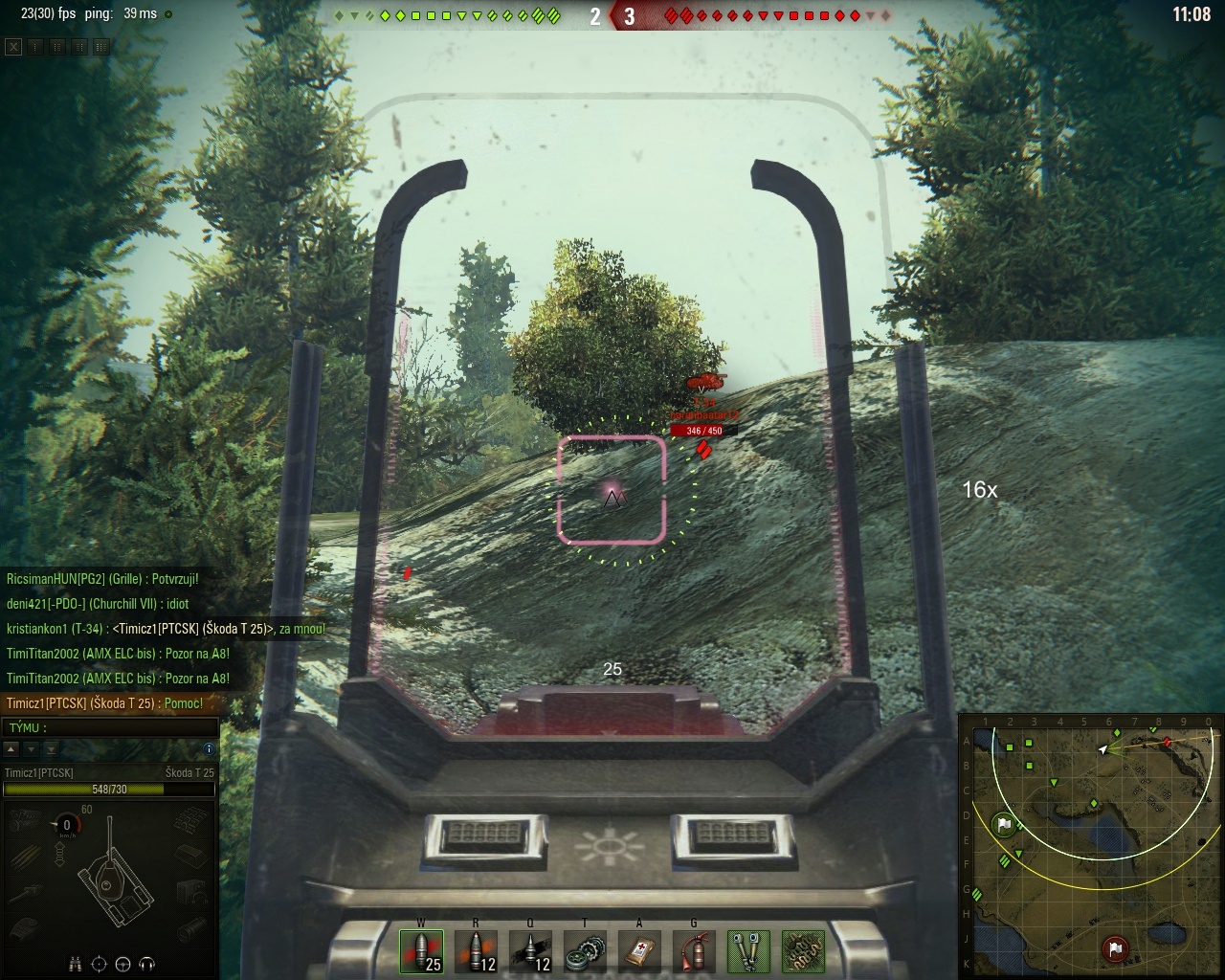The image size is (1225, 980).
Task: Activate the first aid kit consumable
Action: click(x=639, y=951)
